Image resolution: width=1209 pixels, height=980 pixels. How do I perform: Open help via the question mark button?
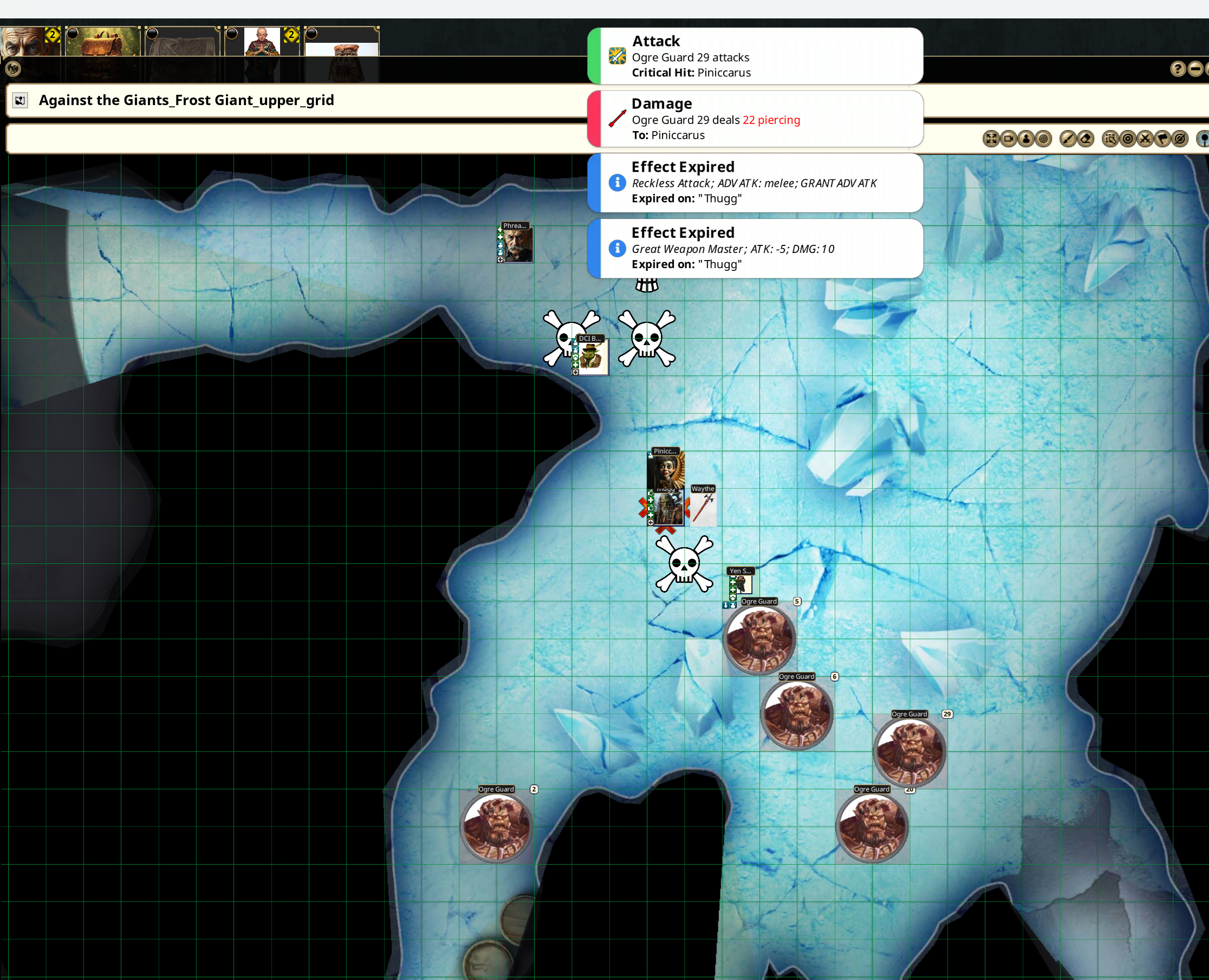[x=1179, y=69]
